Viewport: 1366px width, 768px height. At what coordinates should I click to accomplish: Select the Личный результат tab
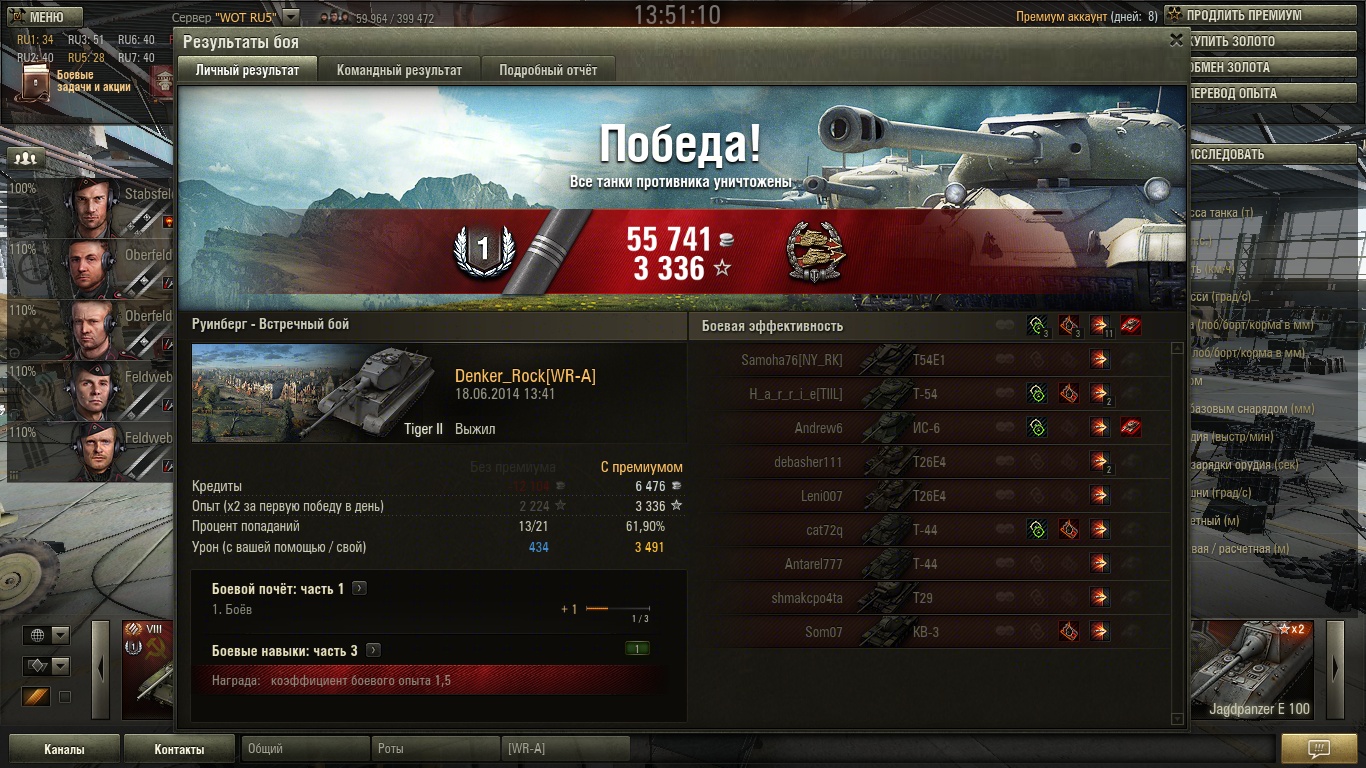[247, 70]
